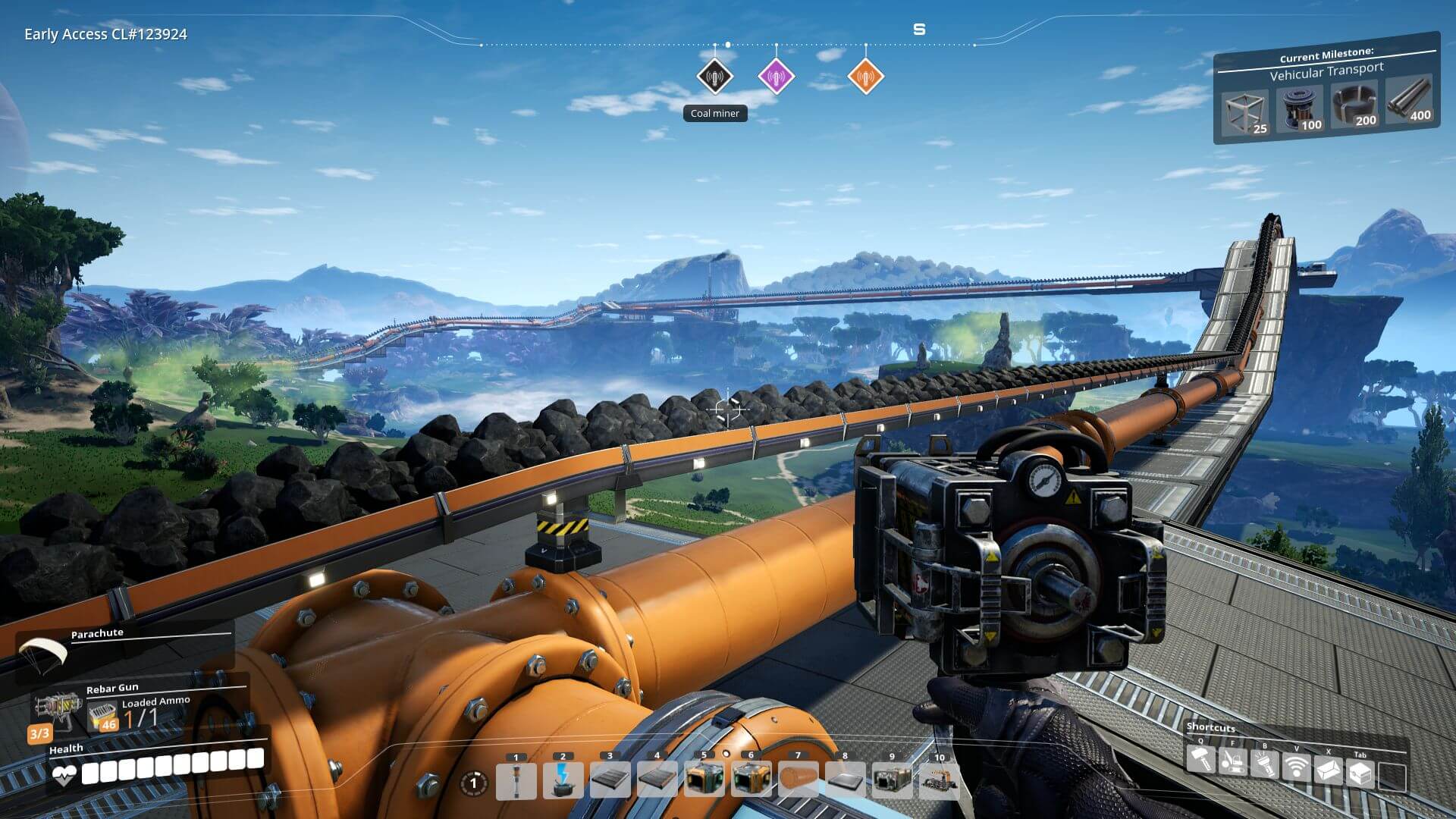Image resolution: width=1456 pixels, height=819 pixels.
Task: Select the black Coal miner compass beacon
Action: [x=714, y=77]
